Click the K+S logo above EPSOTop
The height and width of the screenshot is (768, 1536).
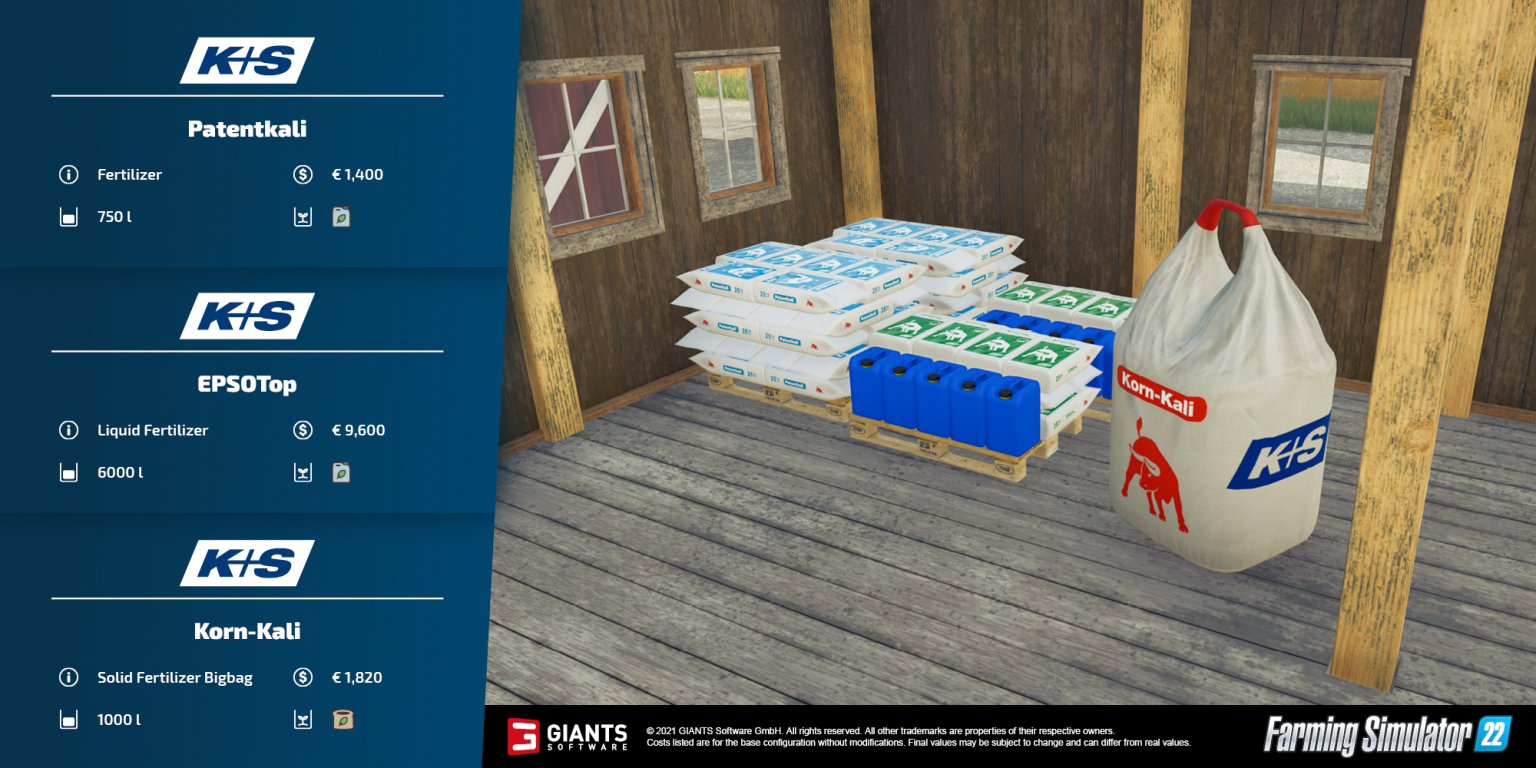click(246, 316)
